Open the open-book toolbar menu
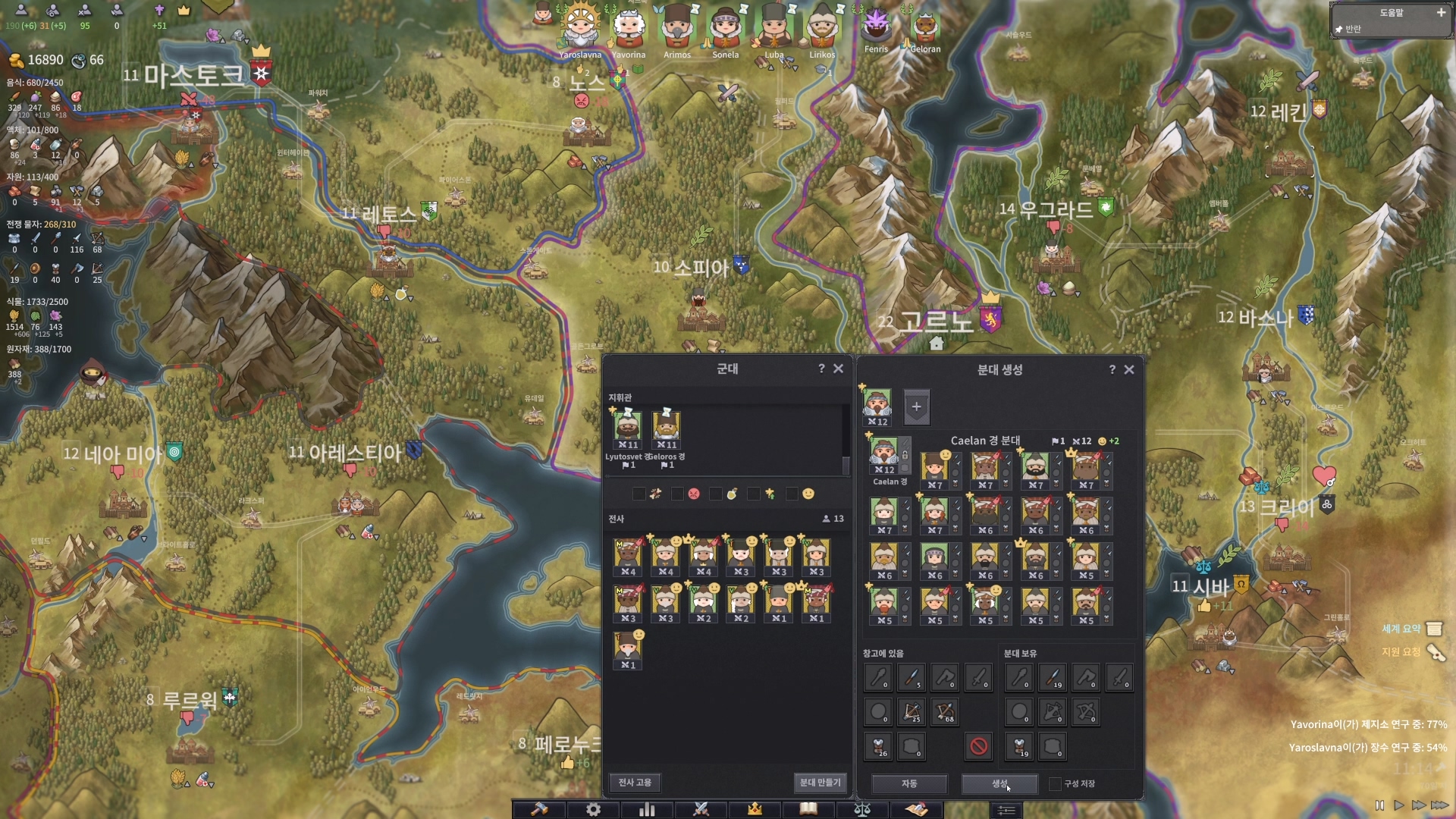This screenshot has height=819, width=1456. click(x=808, y=809)
